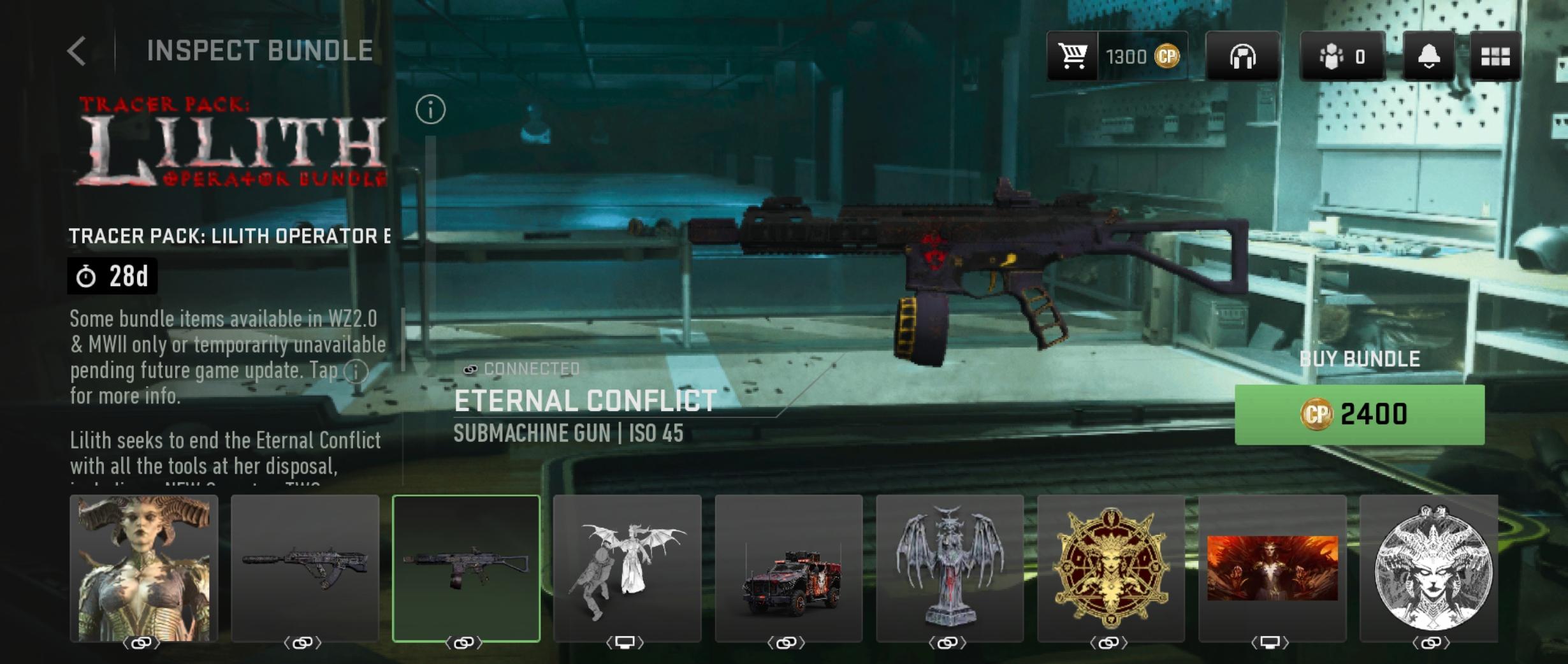Show bundle info via the circled i
1568x664 pixels.
pyautogui.click(x=430, y=110)
